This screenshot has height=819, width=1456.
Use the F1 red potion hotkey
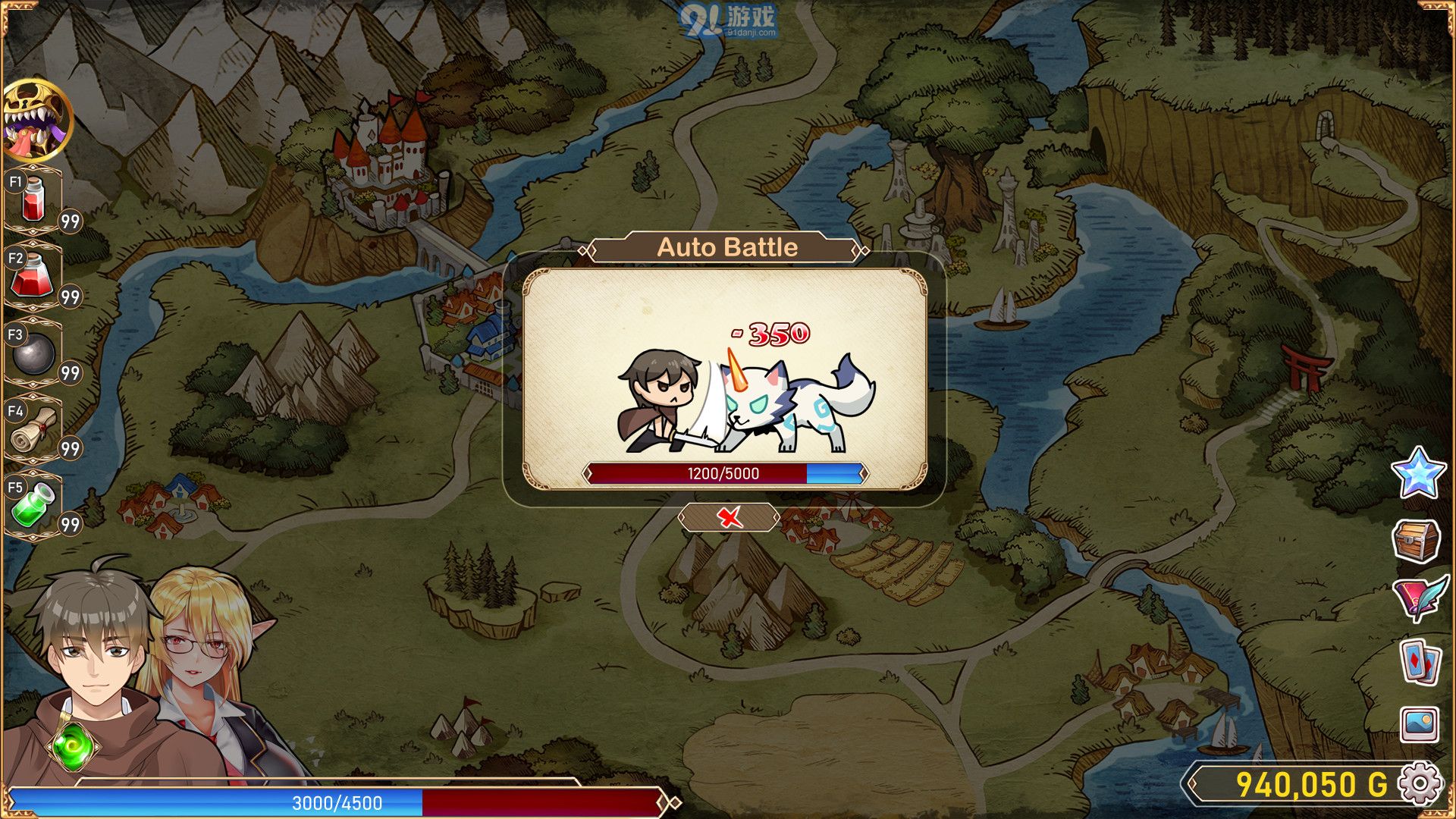pyautogui.click(x=33, y=199)
